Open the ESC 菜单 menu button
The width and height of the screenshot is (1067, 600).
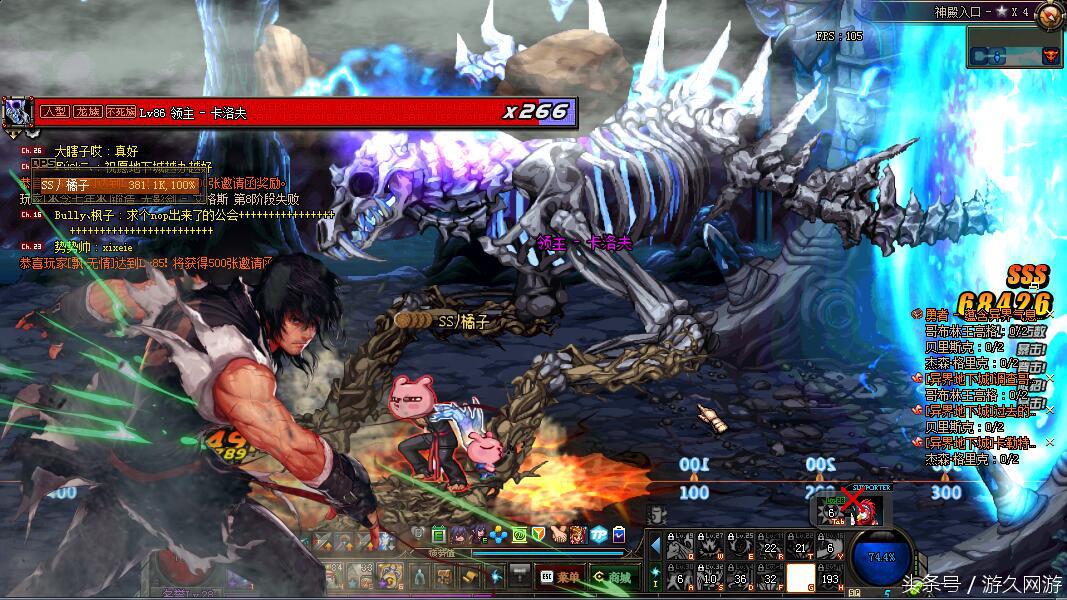pos(560,577)
